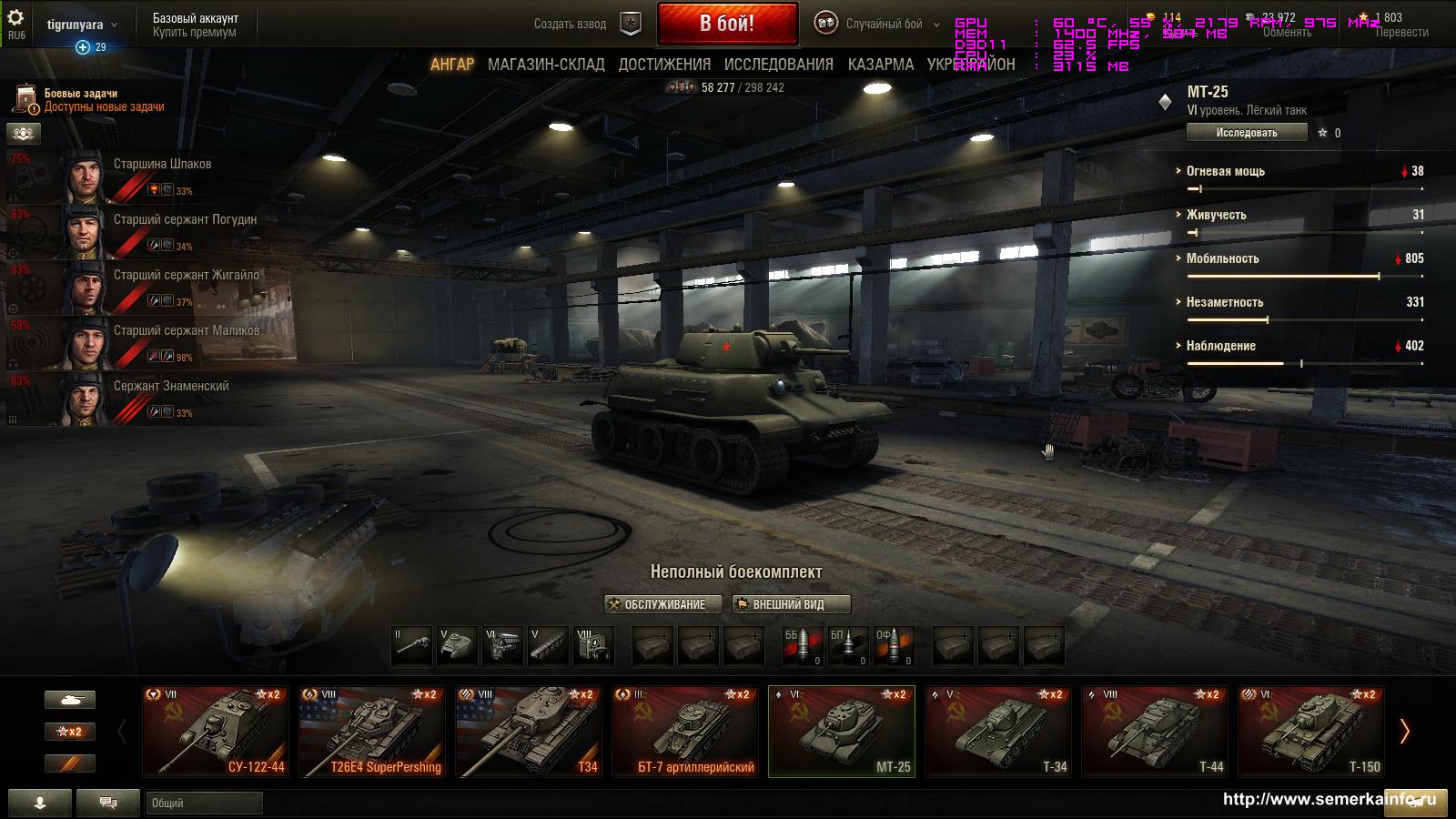Open the КАЗАРМА tab
The width and height of the screenshot is (1456, 819).
coord(880,65)
